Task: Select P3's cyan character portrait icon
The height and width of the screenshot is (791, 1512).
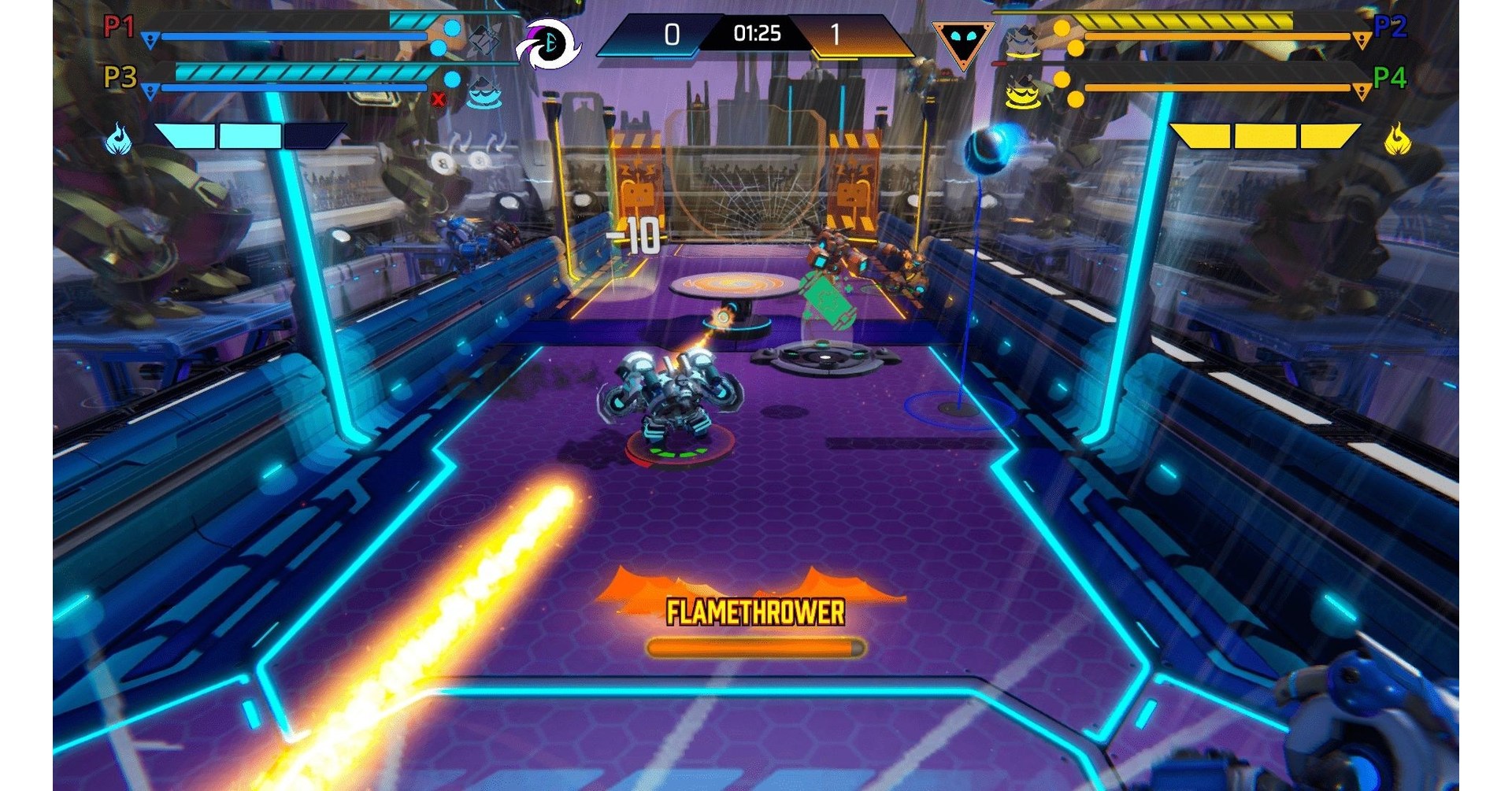Action: tap(483, 91)
